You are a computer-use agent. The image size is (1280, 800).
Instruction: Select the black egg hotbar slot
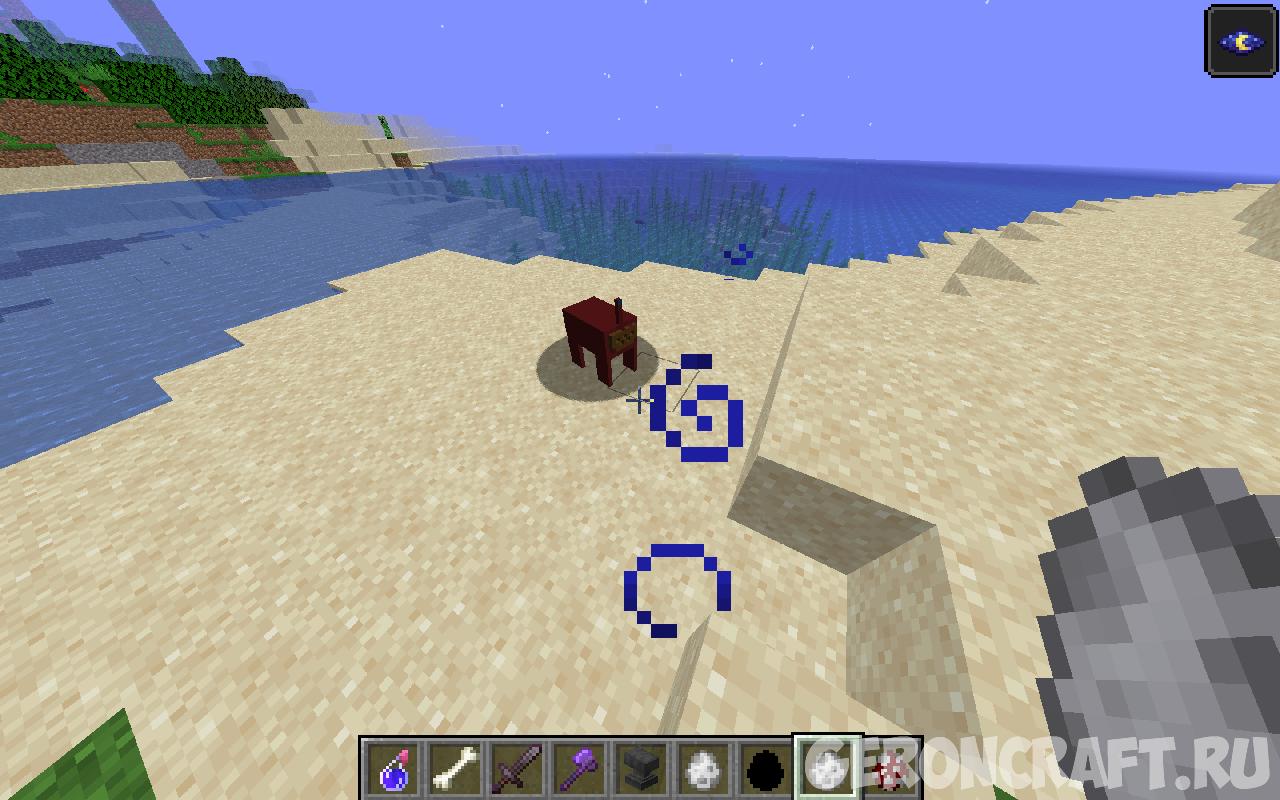764,769
